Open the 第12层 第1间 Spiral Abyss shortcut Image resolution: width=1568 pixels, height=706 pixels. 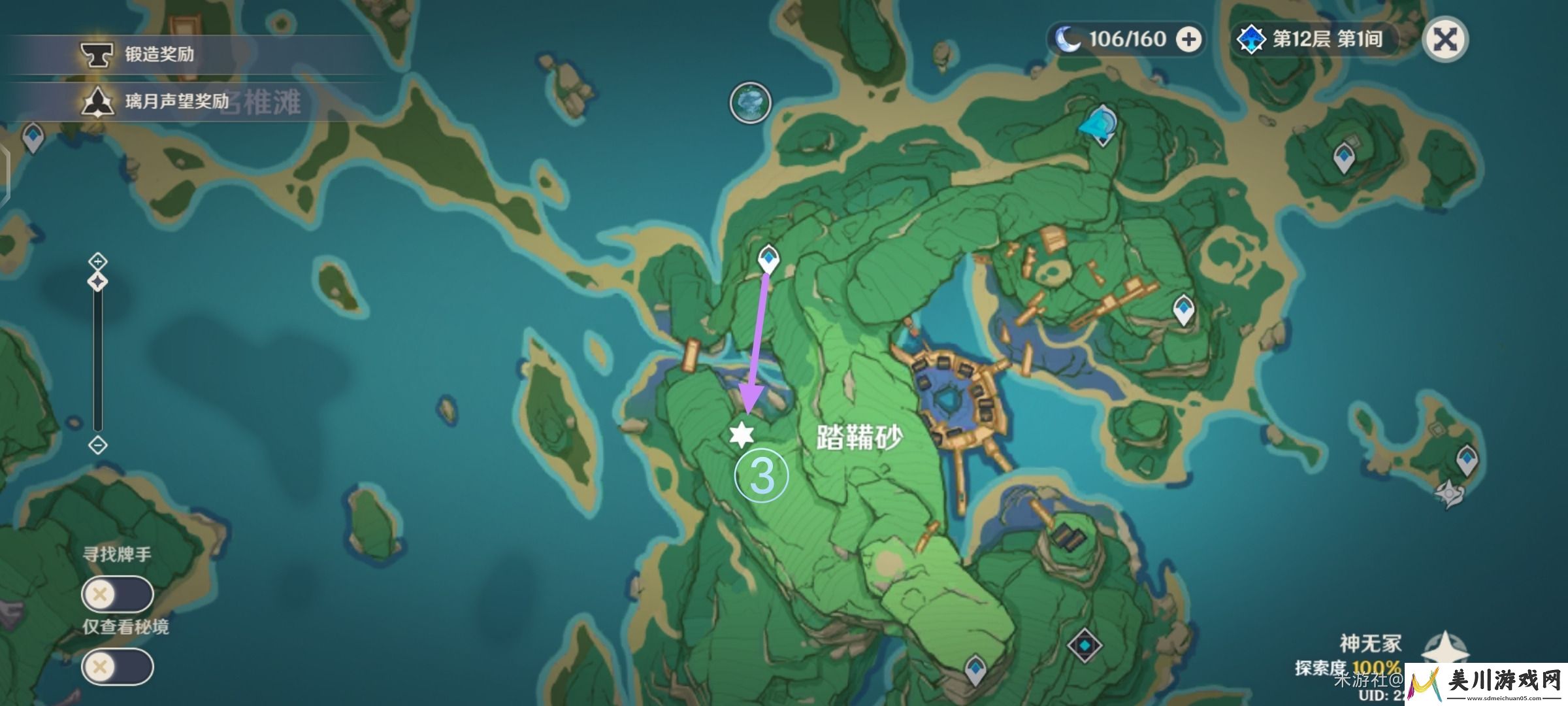click(x=1315, y=40)
